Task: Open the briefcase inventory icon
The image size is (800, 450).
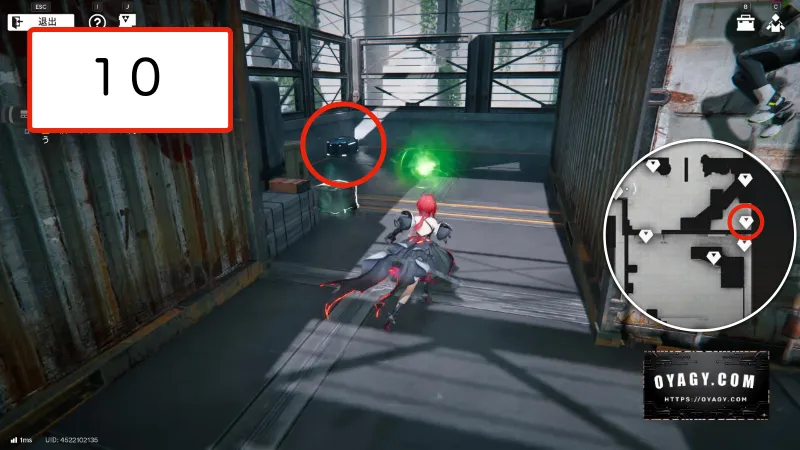Action: 746,24
